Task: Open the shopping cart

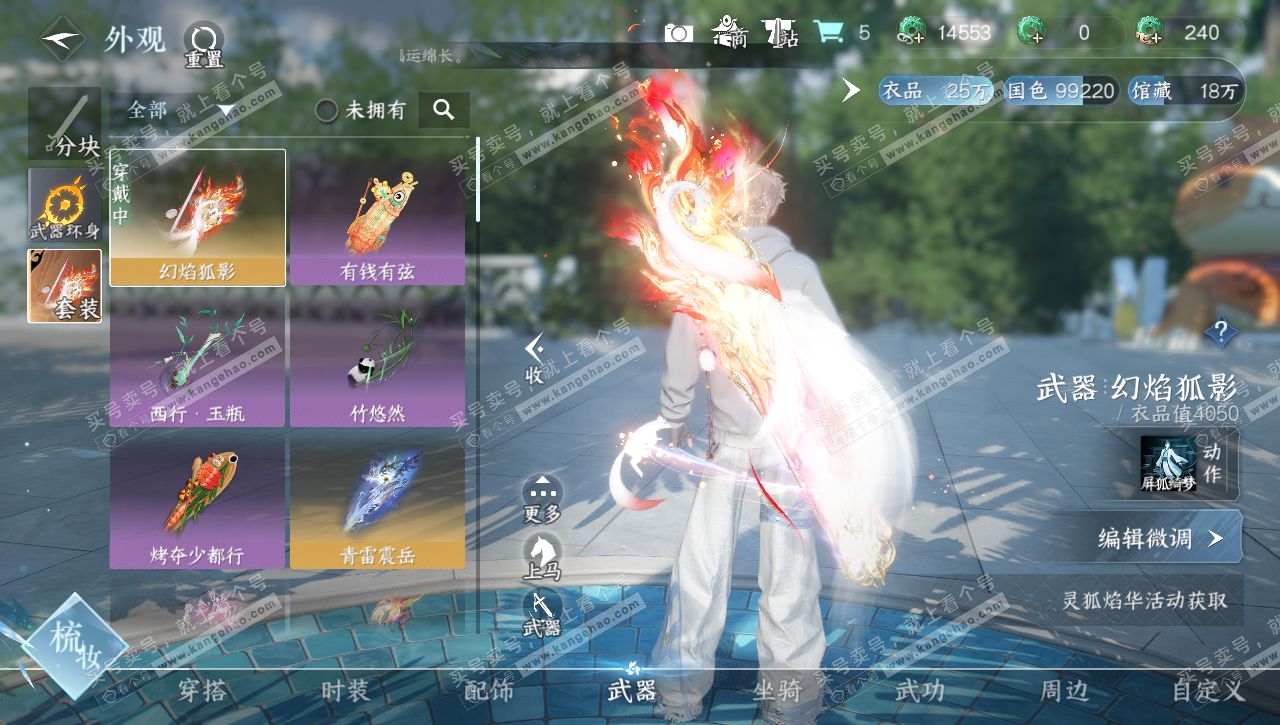Action: (828, 32)
